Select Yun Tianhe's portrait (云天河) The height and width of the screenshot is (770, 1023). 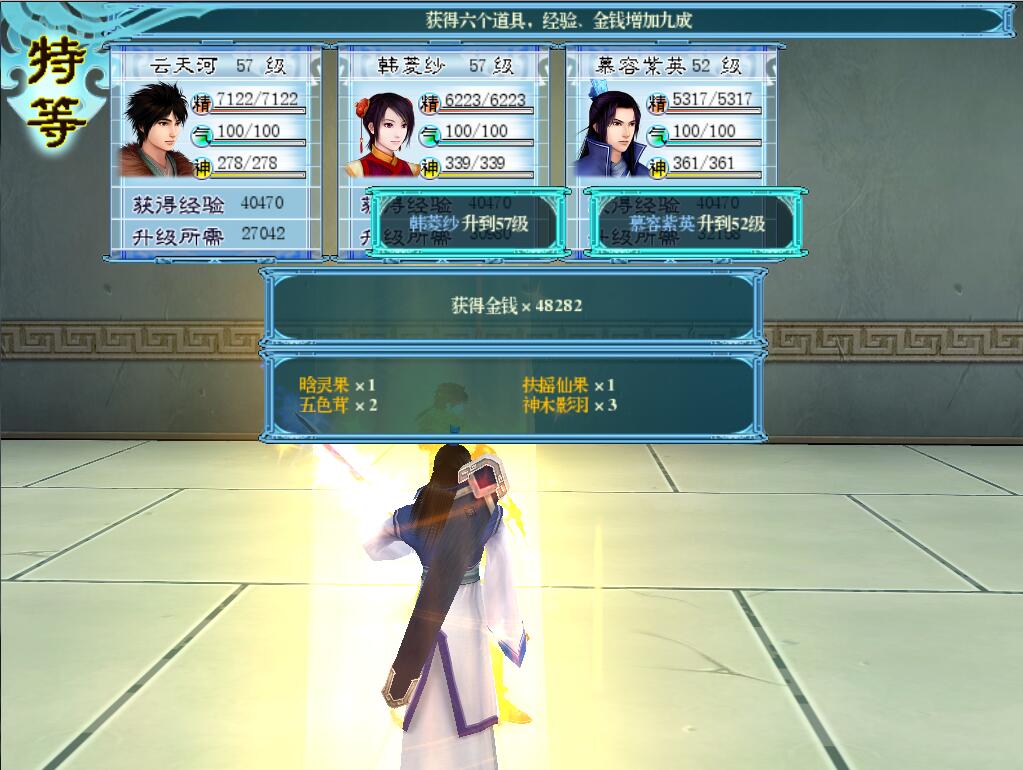tap(156, 129)
